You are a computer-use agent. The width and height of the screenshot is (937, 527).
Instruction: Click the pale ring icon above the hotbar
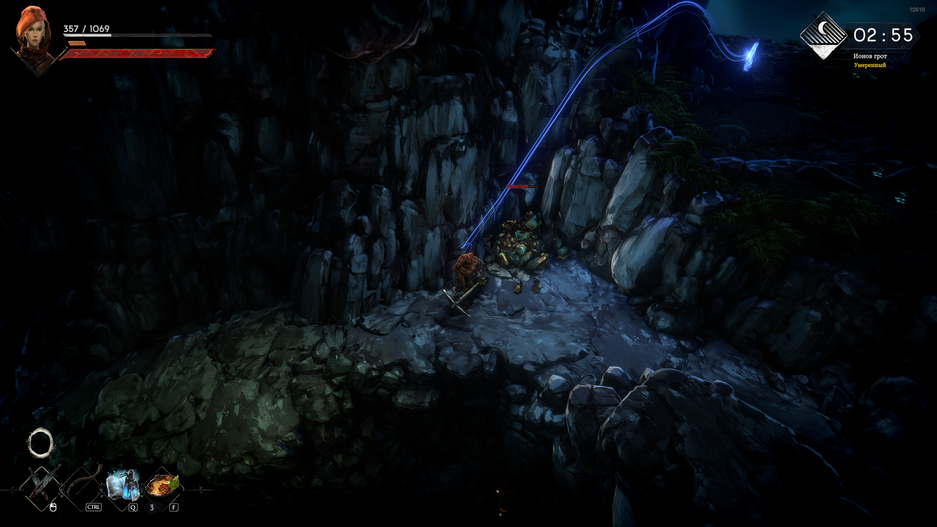point(40,442)
